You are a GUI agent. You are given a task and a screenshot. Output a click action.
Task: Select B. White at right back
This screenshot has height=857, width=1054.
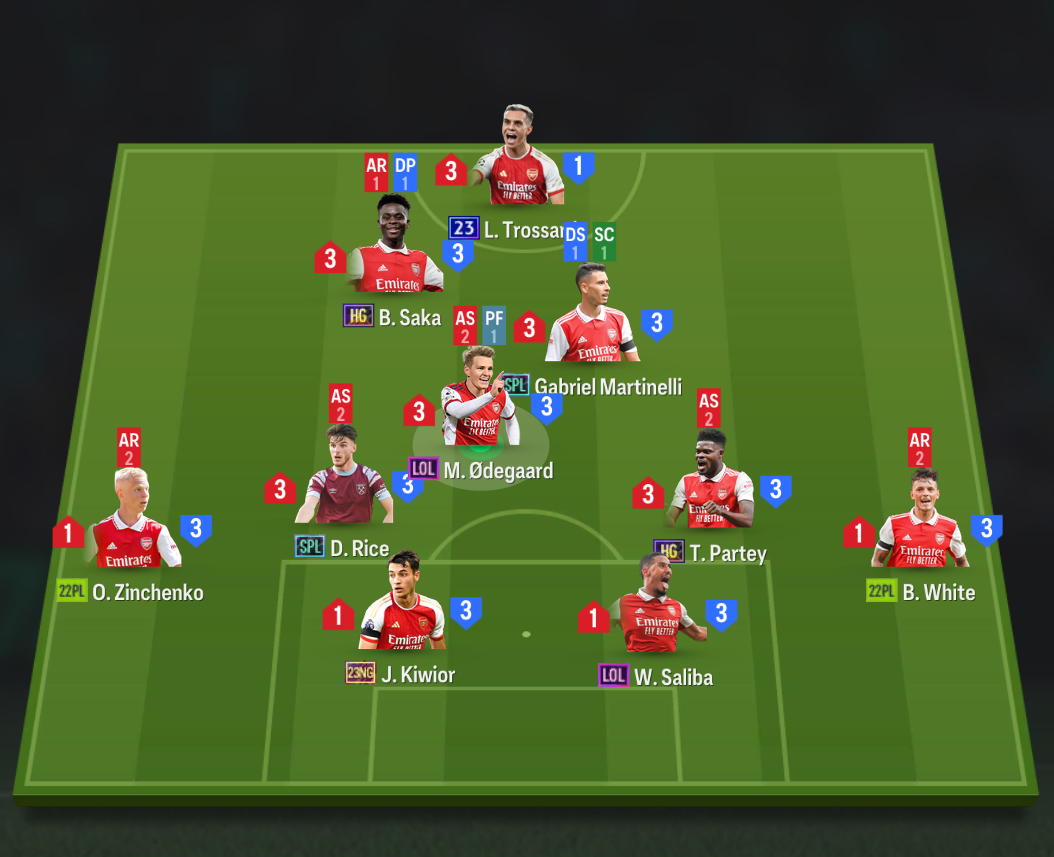[922, 521]
